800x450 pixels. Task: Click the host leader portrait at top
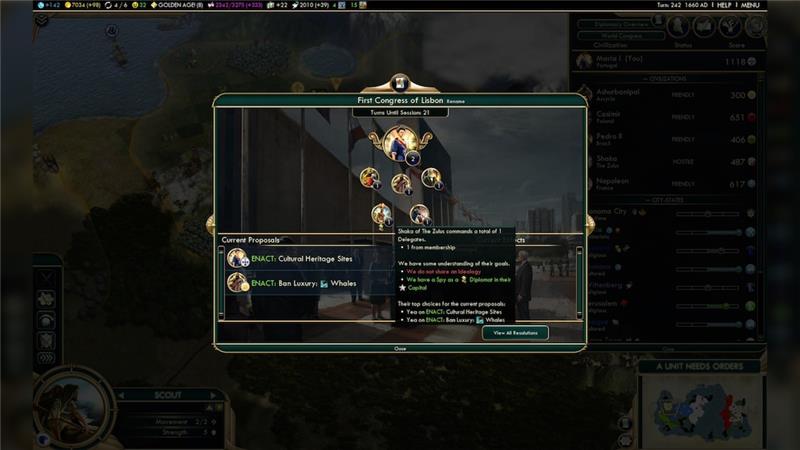[x=399, y=141]
